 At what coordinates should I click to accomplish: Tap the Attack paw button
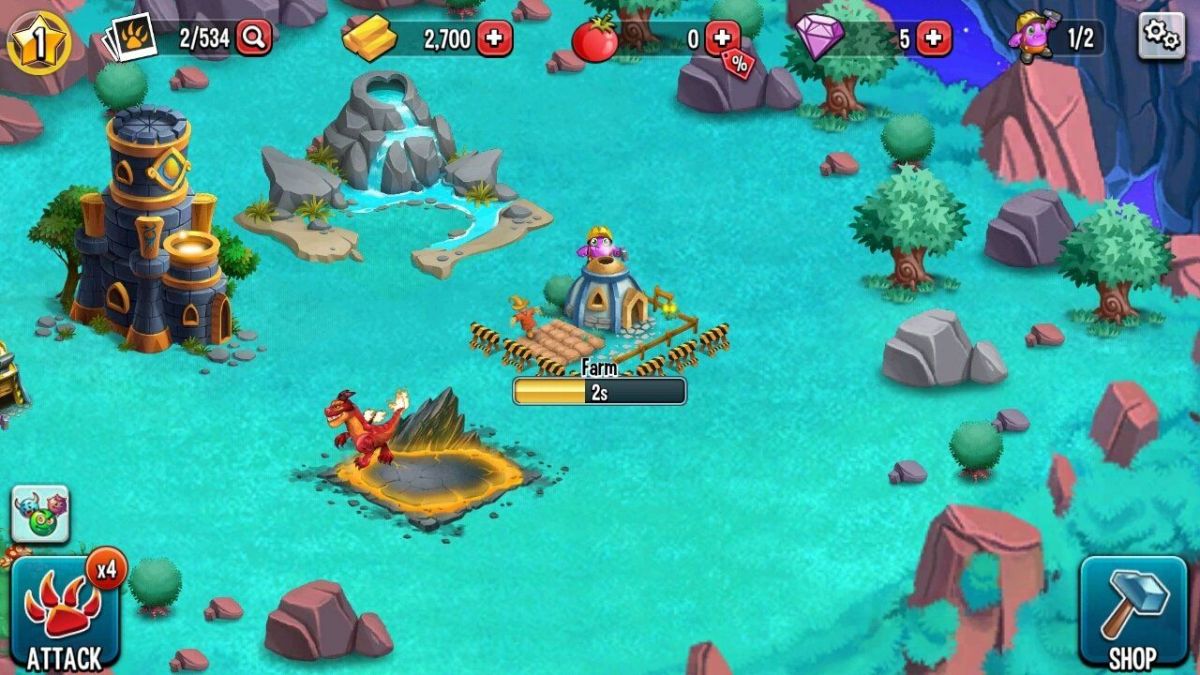coord(64,614)
